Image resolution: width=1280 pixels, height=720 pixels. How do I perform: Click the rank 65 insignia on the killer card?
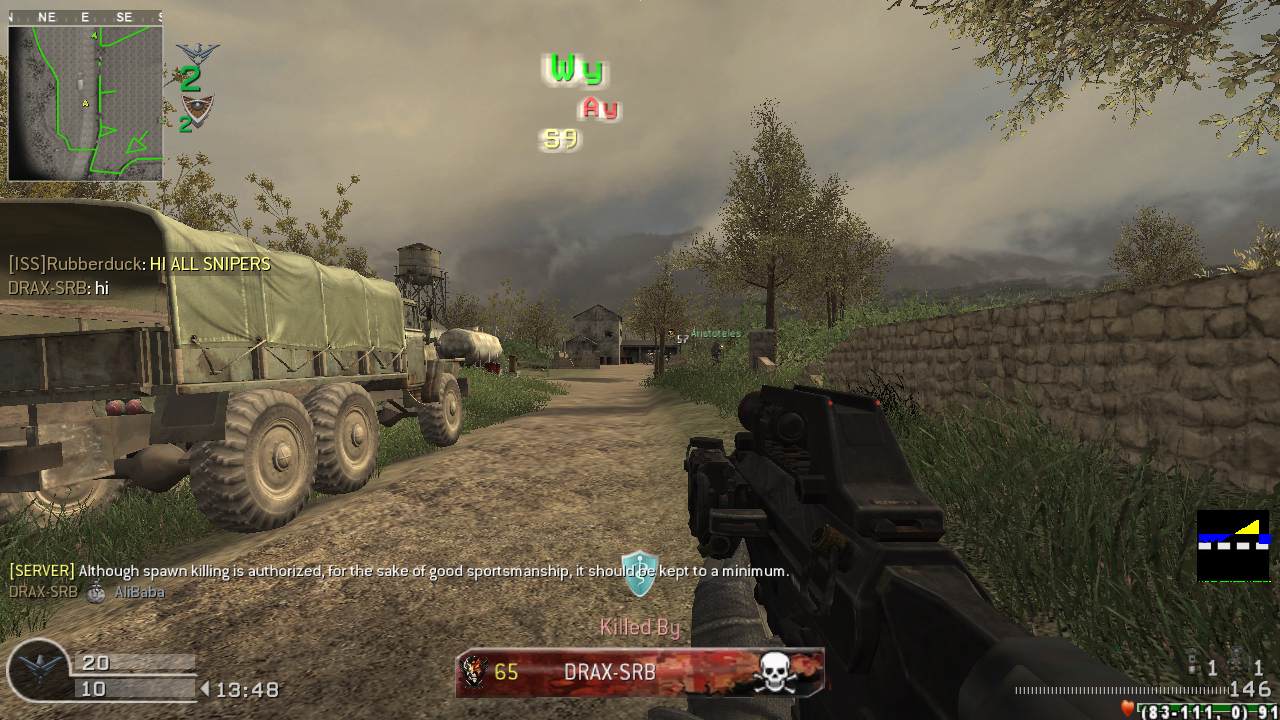pos(475,672)
